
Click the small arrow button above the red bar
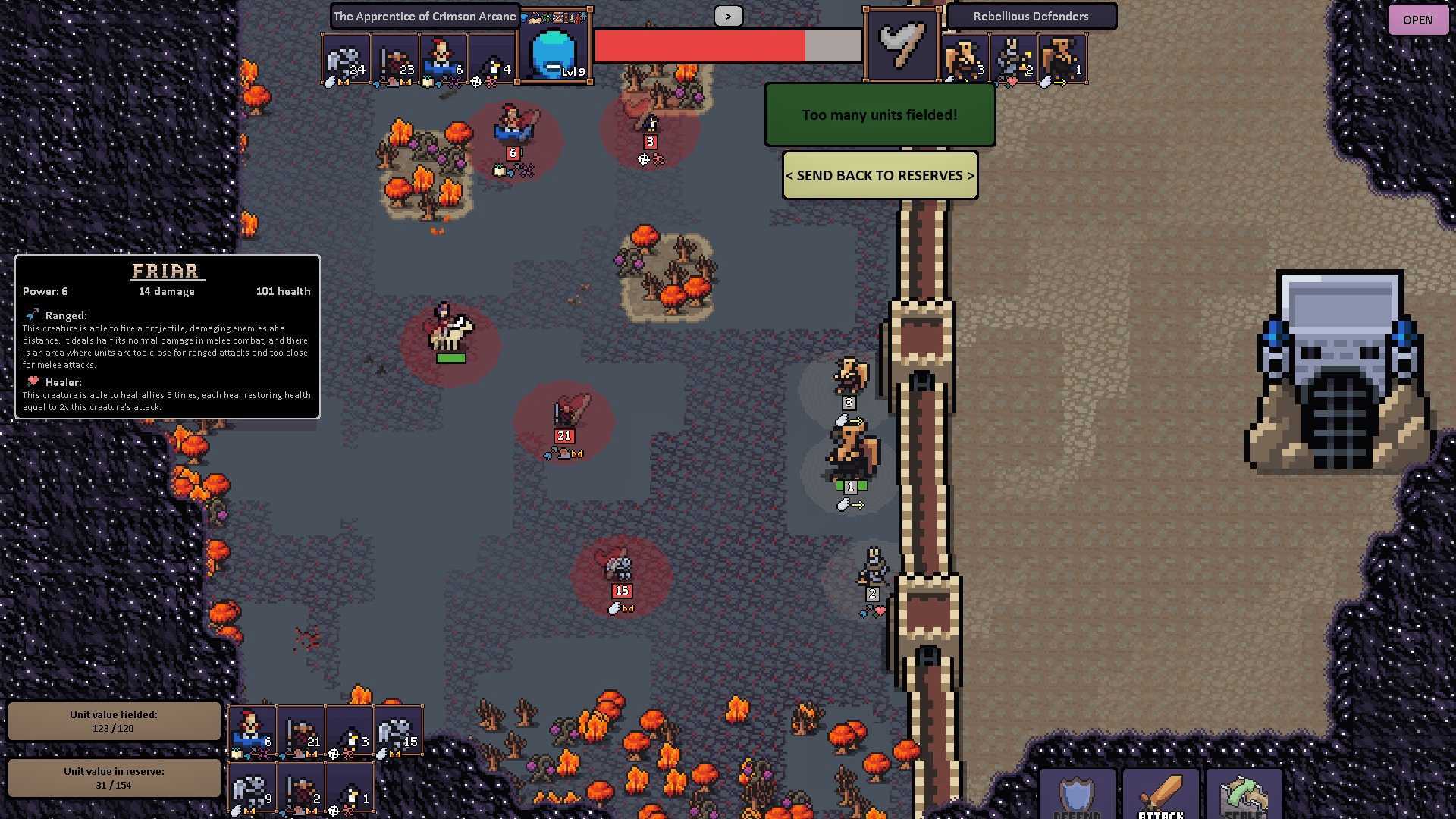coord(727,16)
